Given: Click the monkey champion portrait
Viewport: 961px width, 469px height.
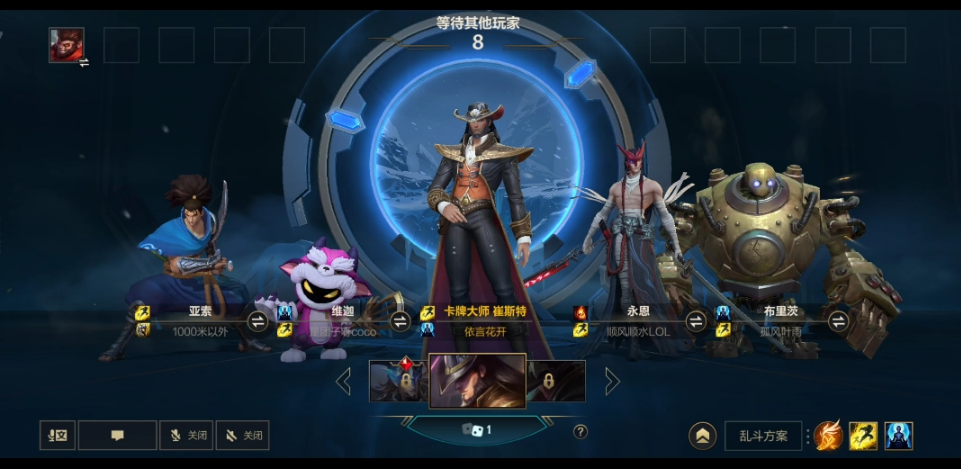Looking at the screenshot, I should 67,45.
